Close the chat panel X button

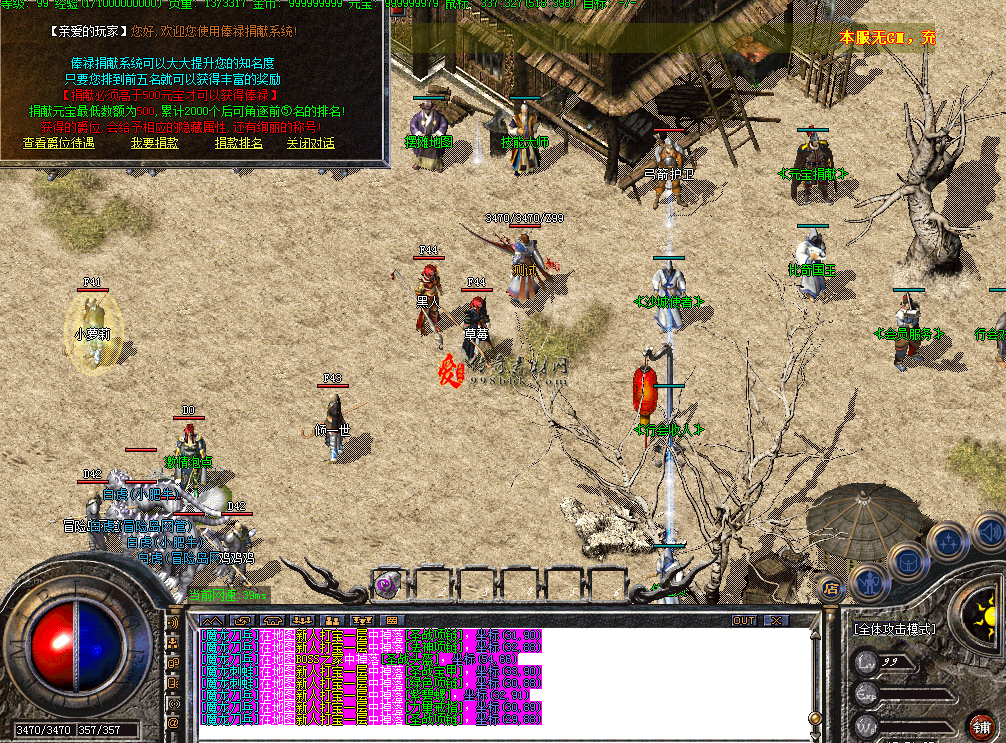pyautogui.click(x=773, y=621)
